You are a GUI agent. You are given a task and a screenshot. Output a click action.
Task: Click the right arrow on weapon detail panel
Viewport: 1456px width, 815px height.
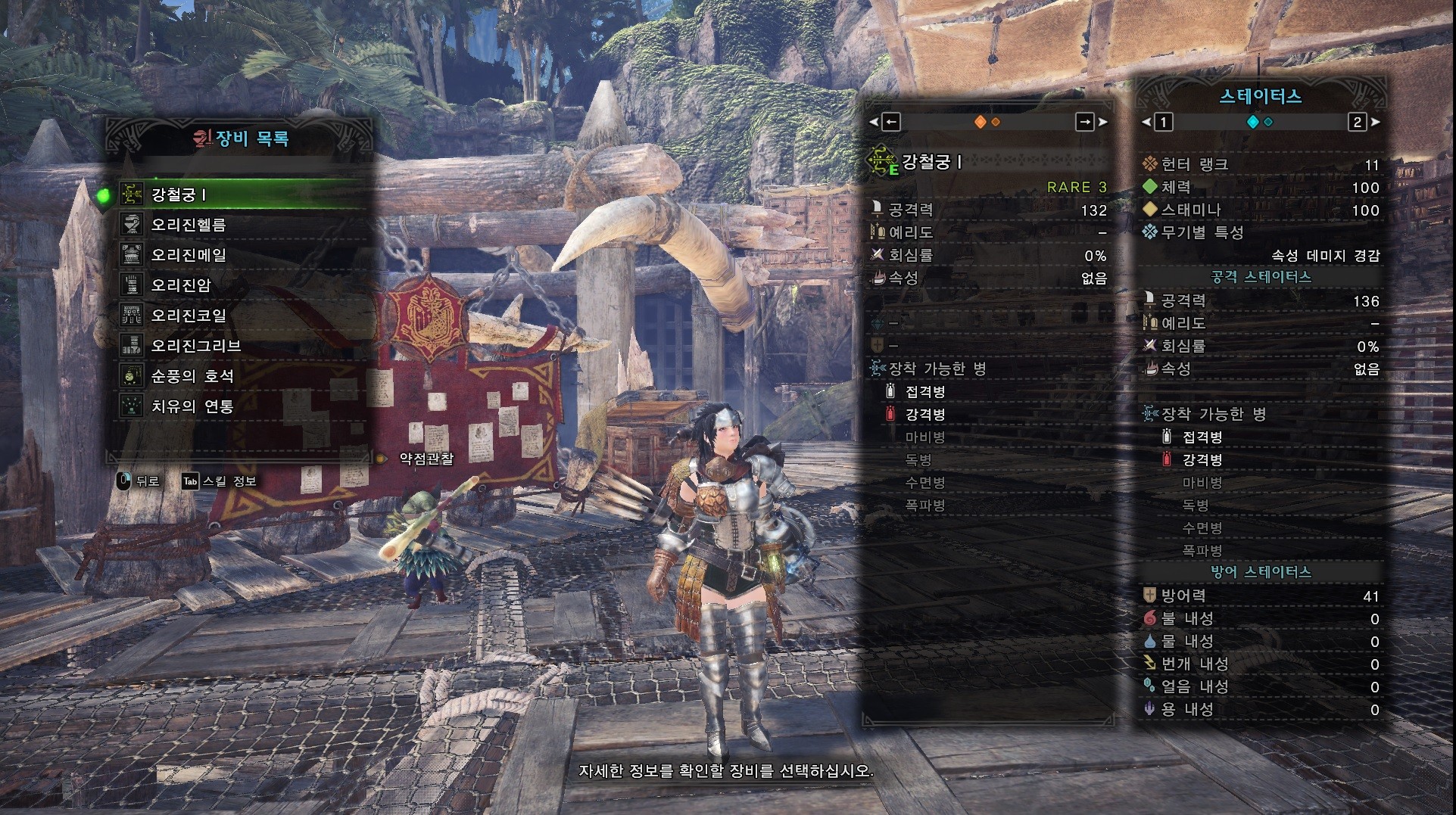1085,122
